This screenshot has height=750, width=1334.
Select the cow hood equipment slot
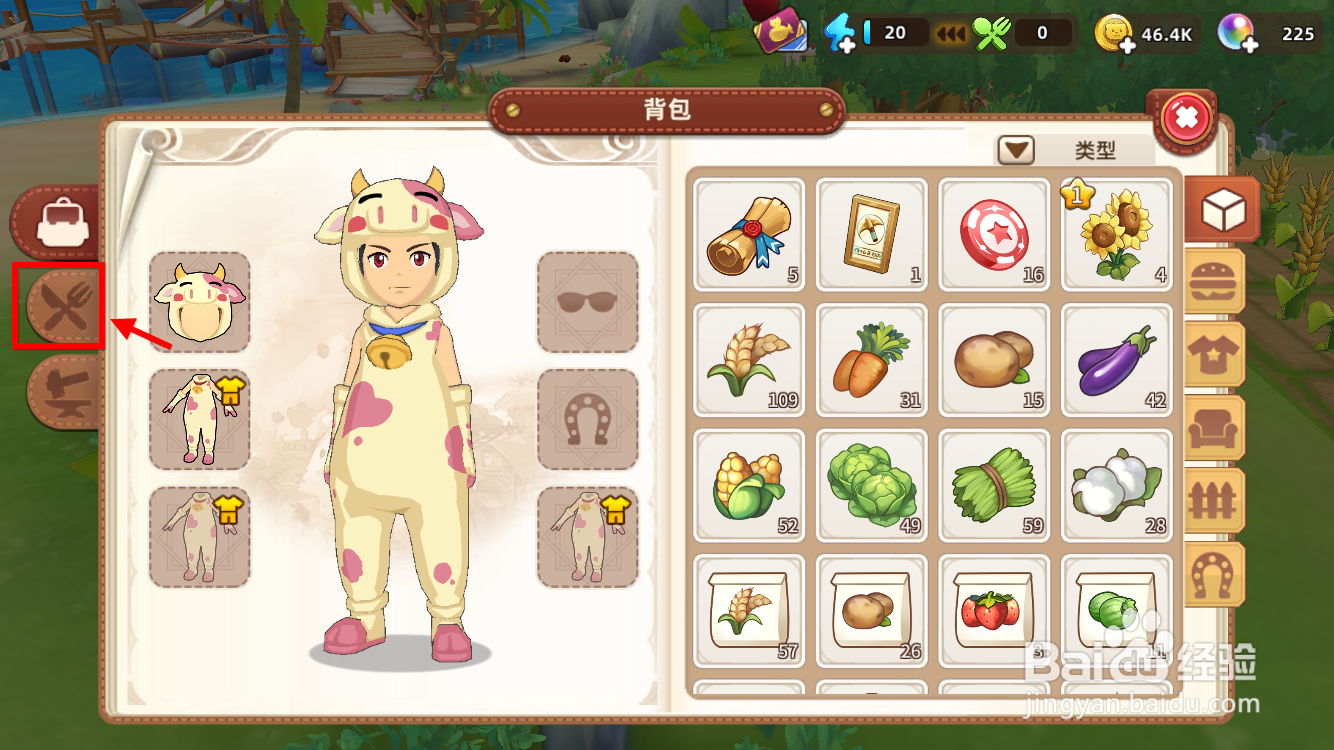[199, 302]
